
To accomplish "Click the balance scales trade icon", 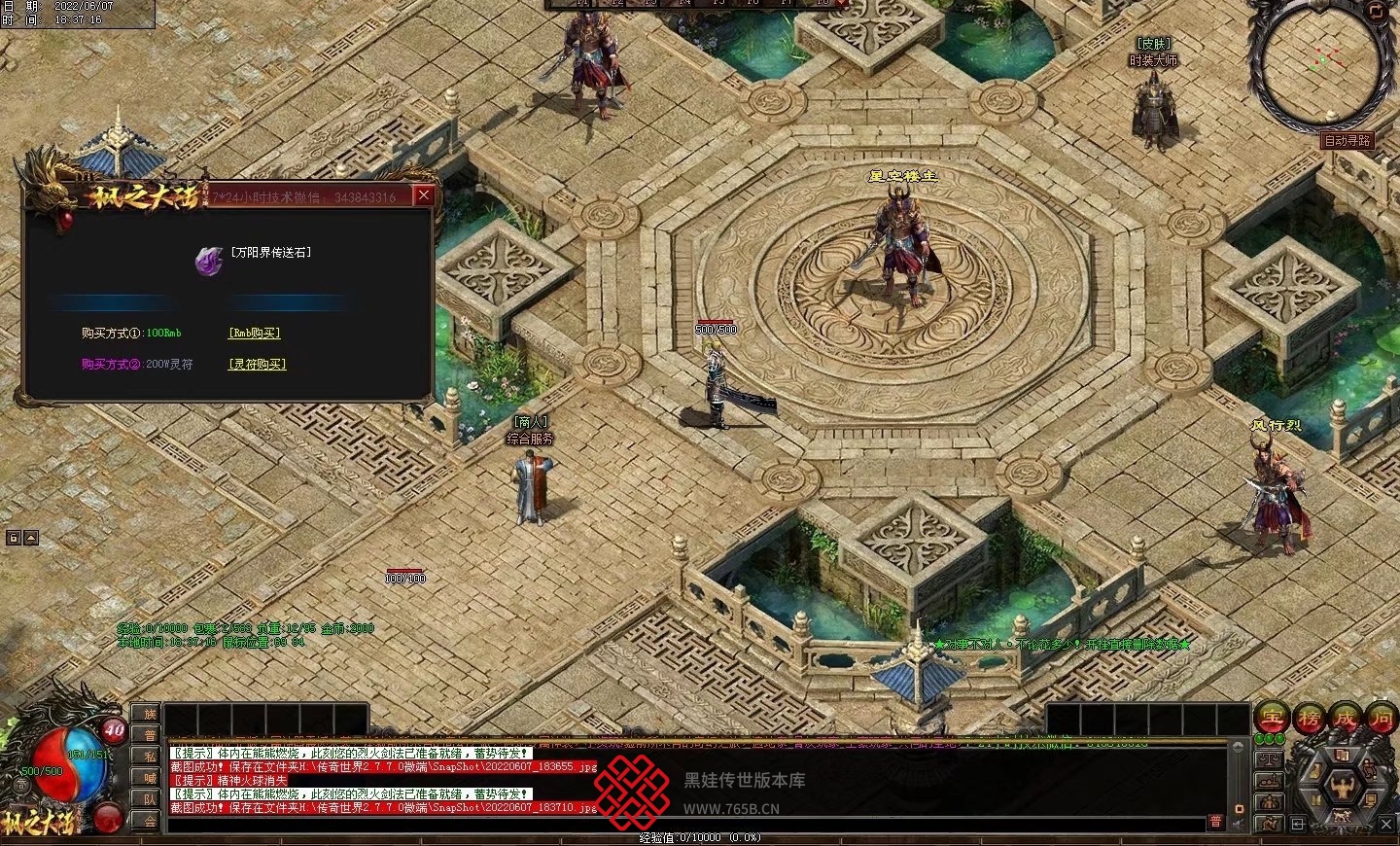I will [1270, 758].
